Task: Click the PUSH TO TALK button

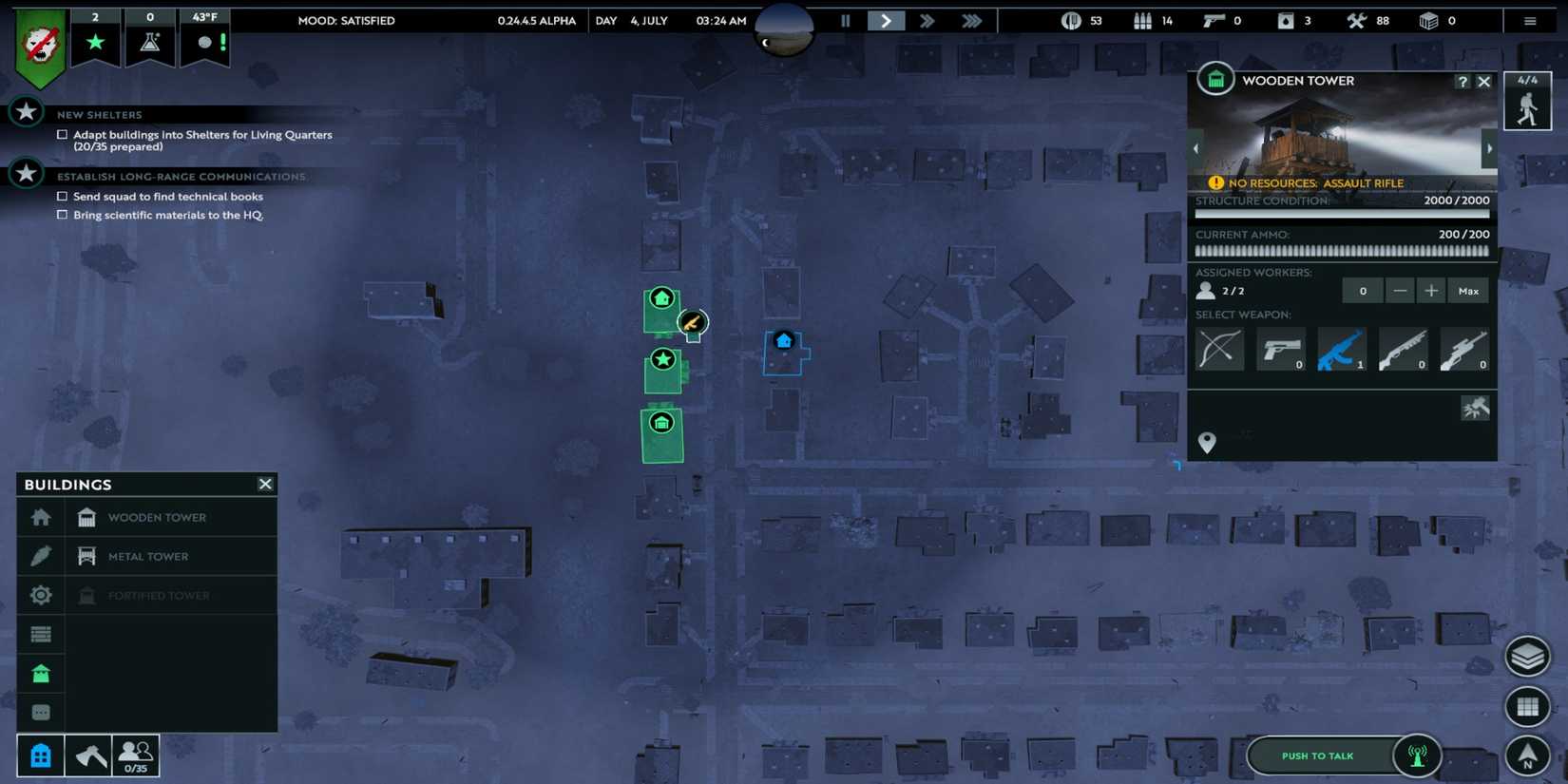Action: [1318, 755]
